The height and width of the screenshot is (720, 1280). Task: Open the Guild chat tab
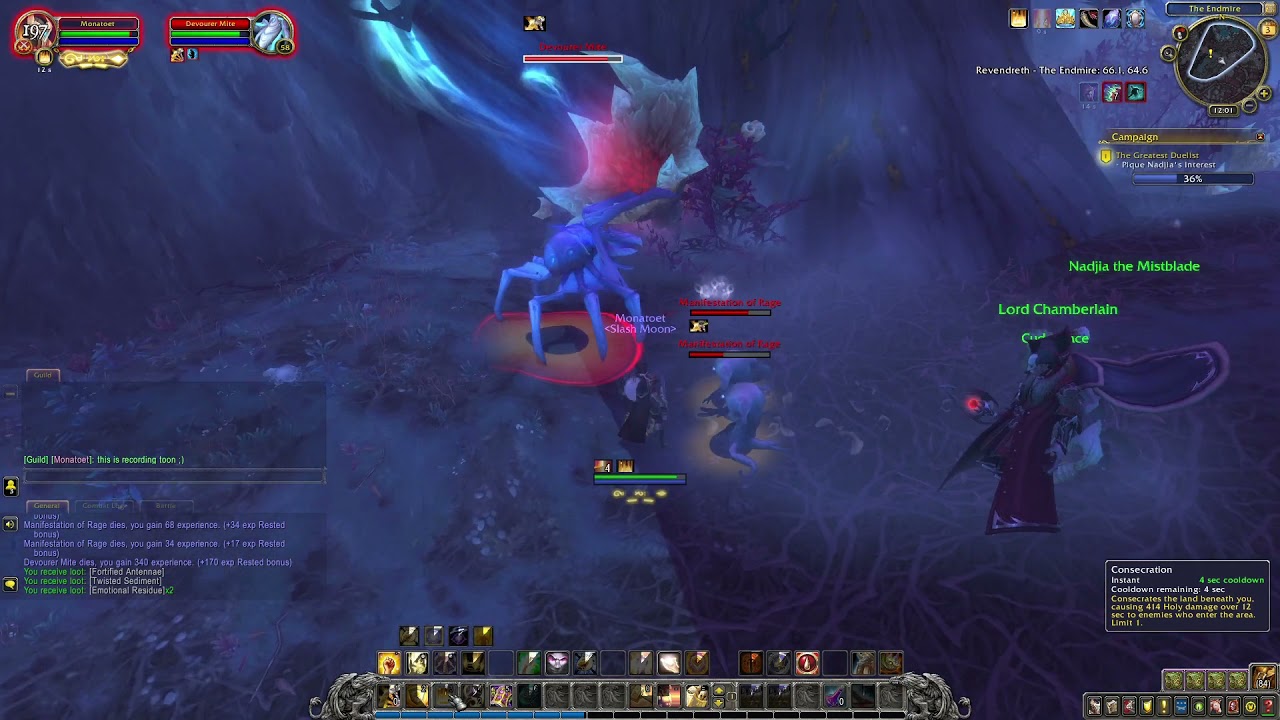(43, 375)
